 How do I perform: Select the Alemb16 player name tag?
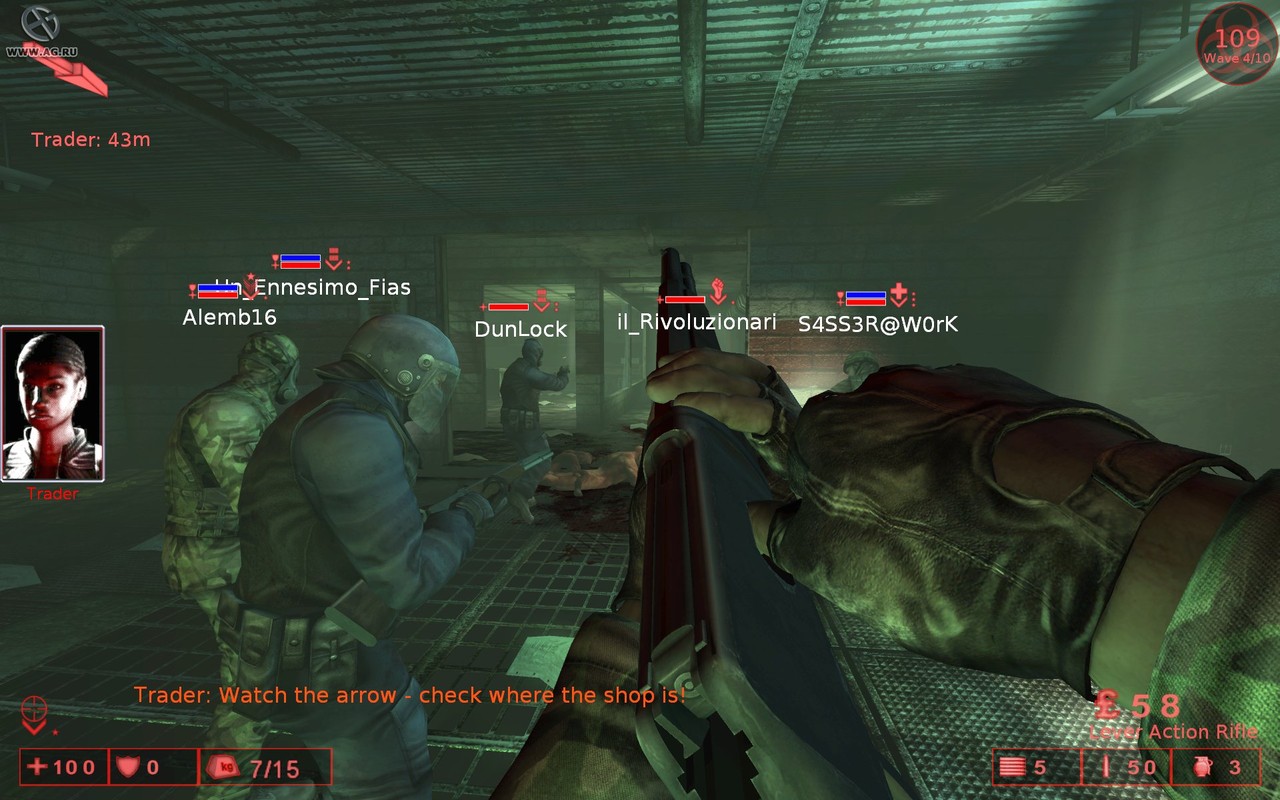pyautogui.click(x=229, y=317)
